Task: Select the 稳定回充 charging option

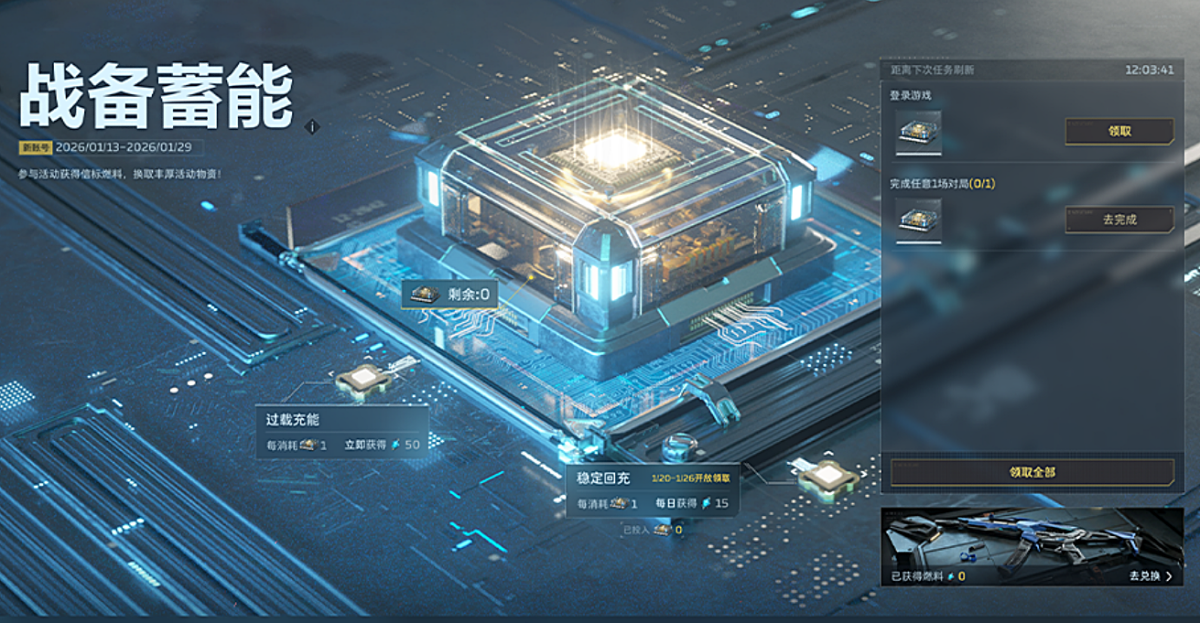Action: click(x=653, y=490)
